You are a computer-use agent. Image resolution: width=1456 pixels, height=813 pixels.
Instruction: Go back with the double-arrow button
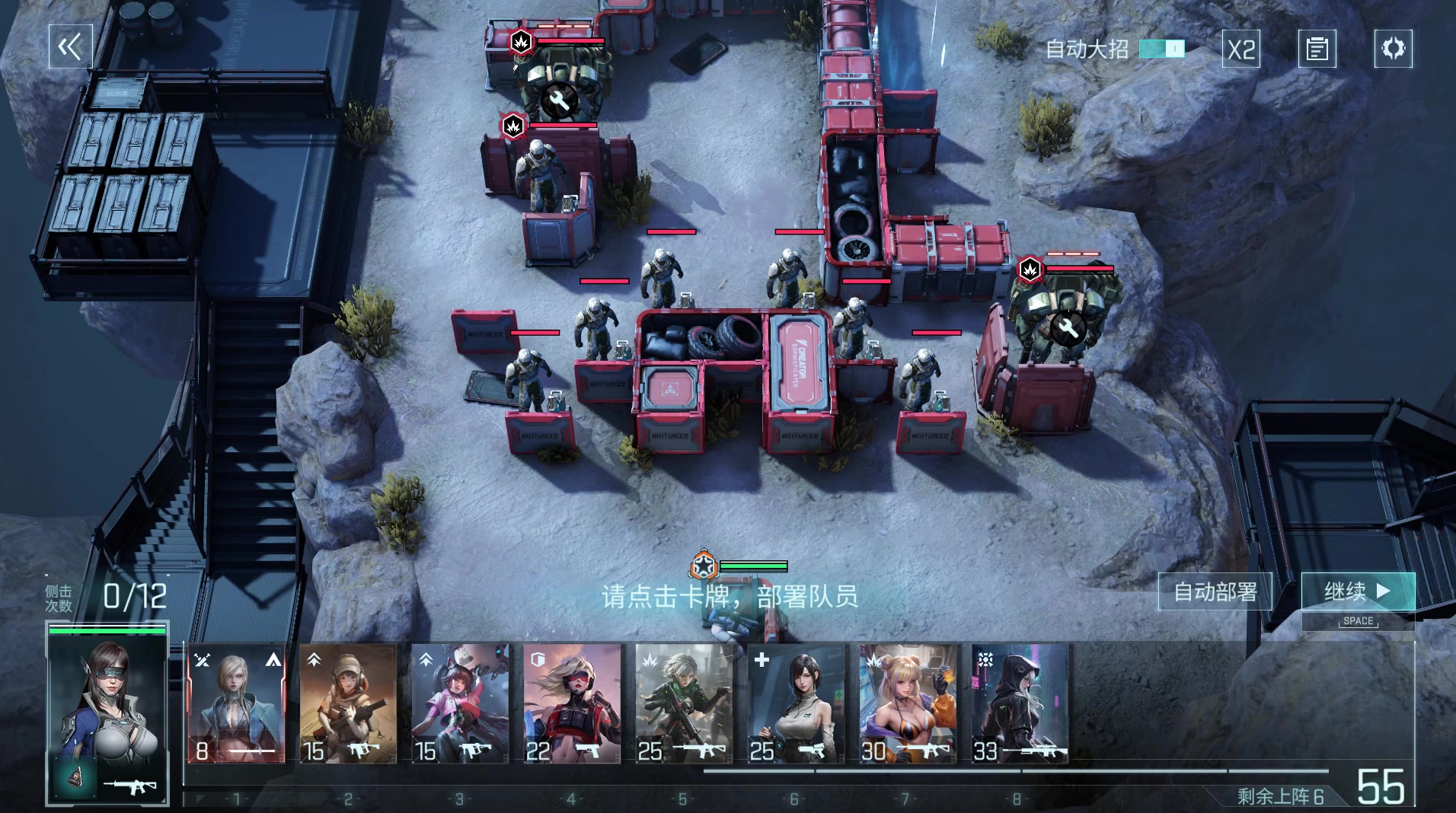tap(70, 47)
